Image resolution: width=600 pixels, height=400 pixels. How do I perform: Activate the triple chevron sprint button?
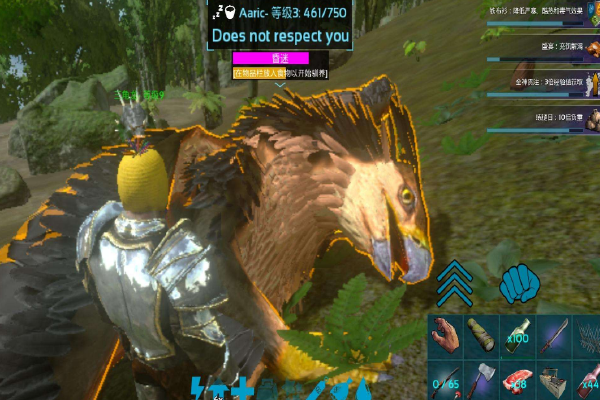pos(453,283)
